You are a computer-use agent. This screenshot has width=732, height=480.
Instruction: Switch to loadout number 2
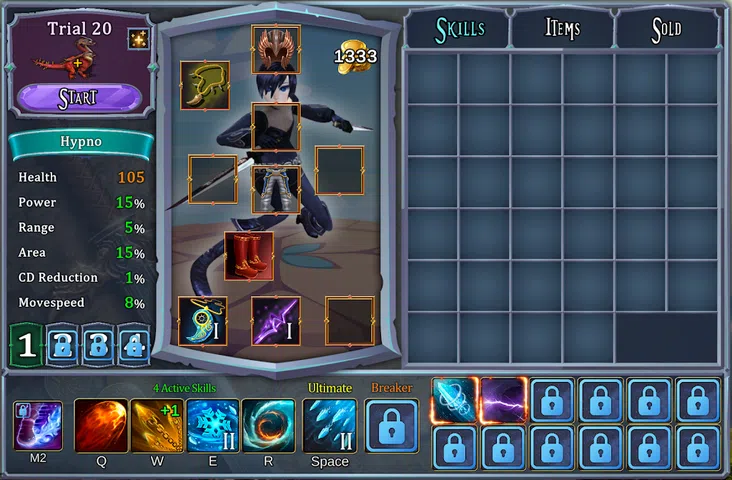(62, 345)
